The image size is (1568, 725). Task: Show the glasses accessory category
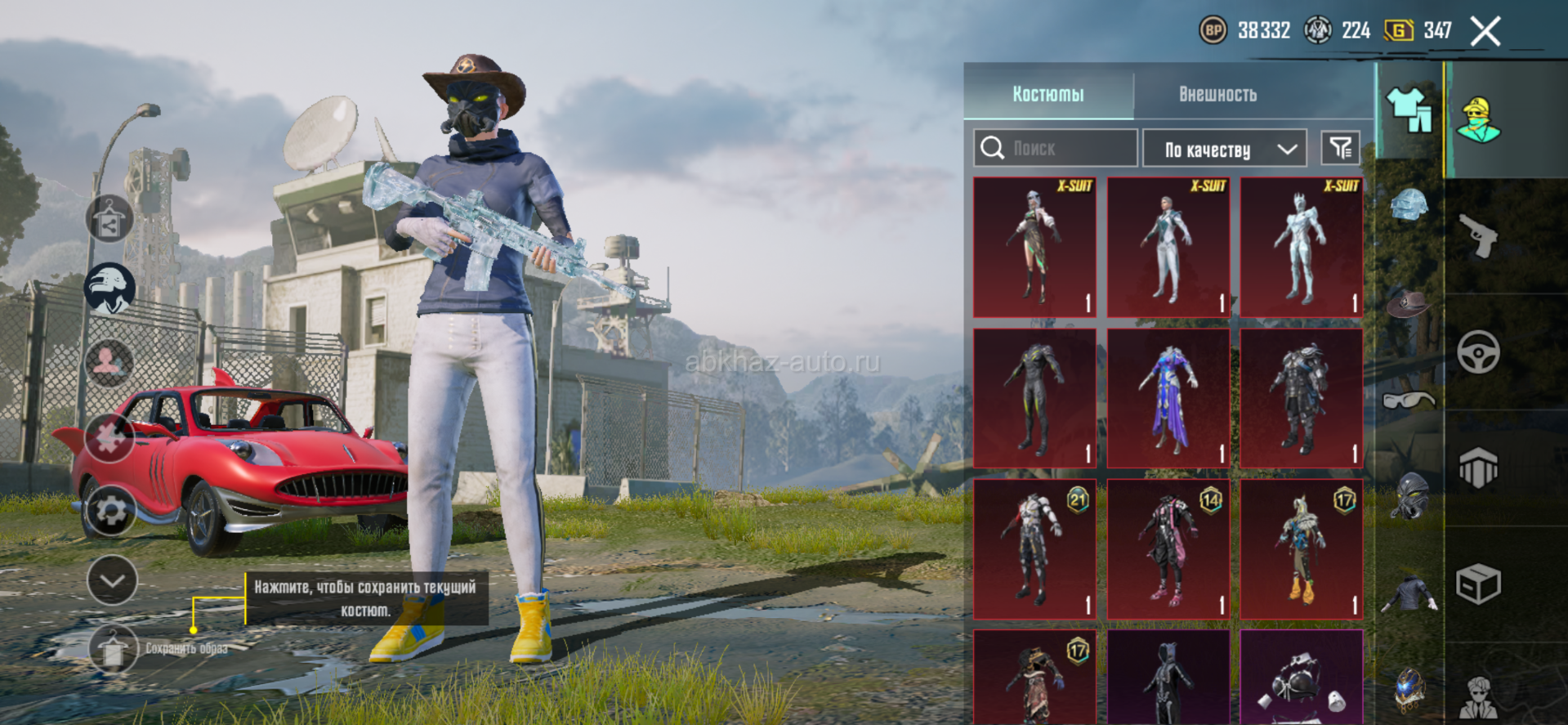1409,400
